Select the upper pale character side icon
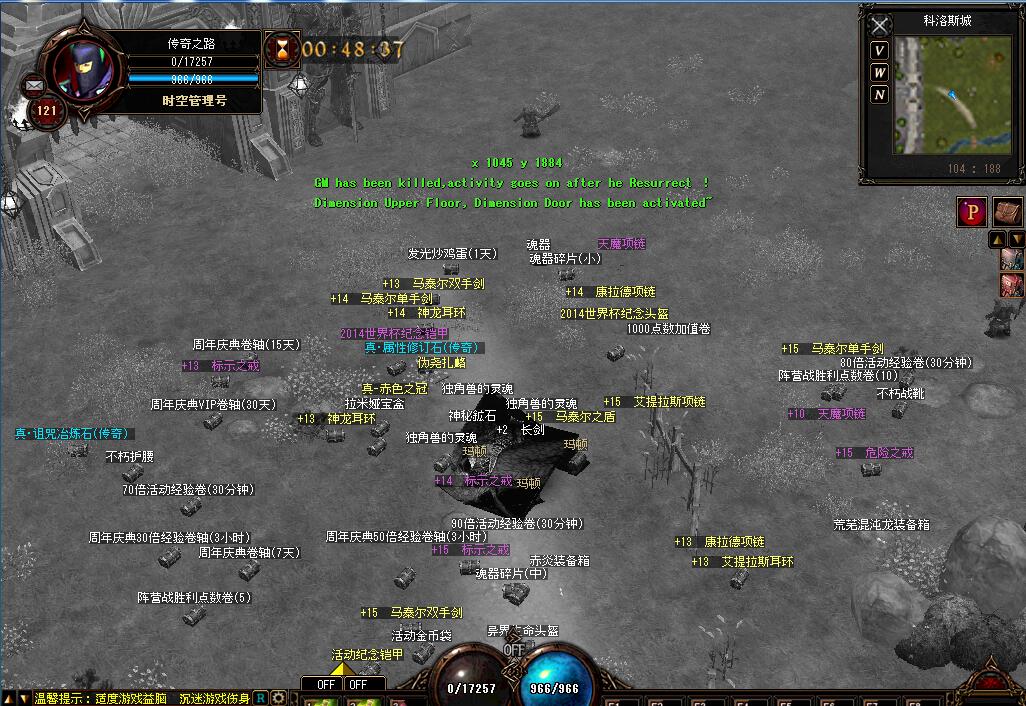The image size is (1026, 706). (x=1012, y=260)
